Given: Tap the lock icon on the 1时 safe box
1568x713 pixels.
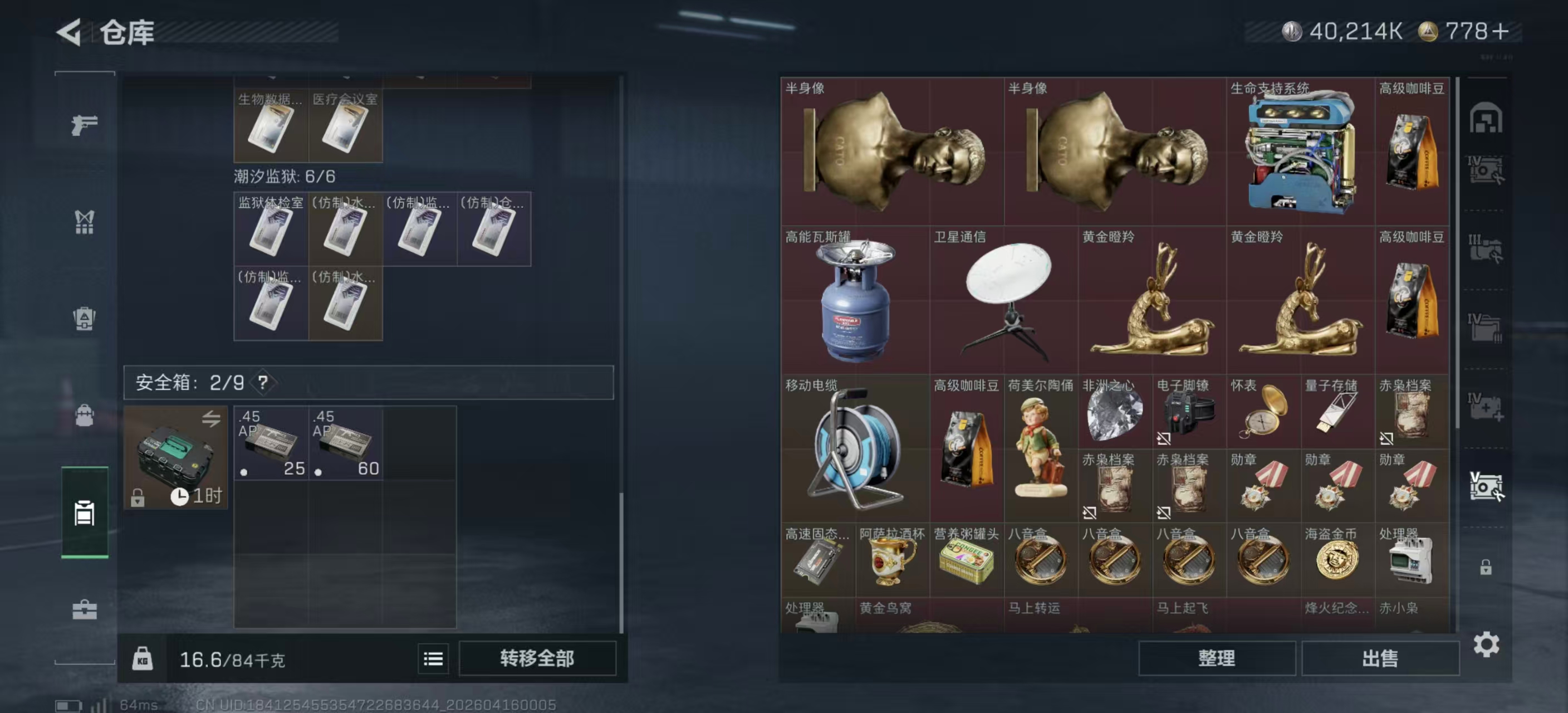Looking at the screenshot, I should coord(139,499).
